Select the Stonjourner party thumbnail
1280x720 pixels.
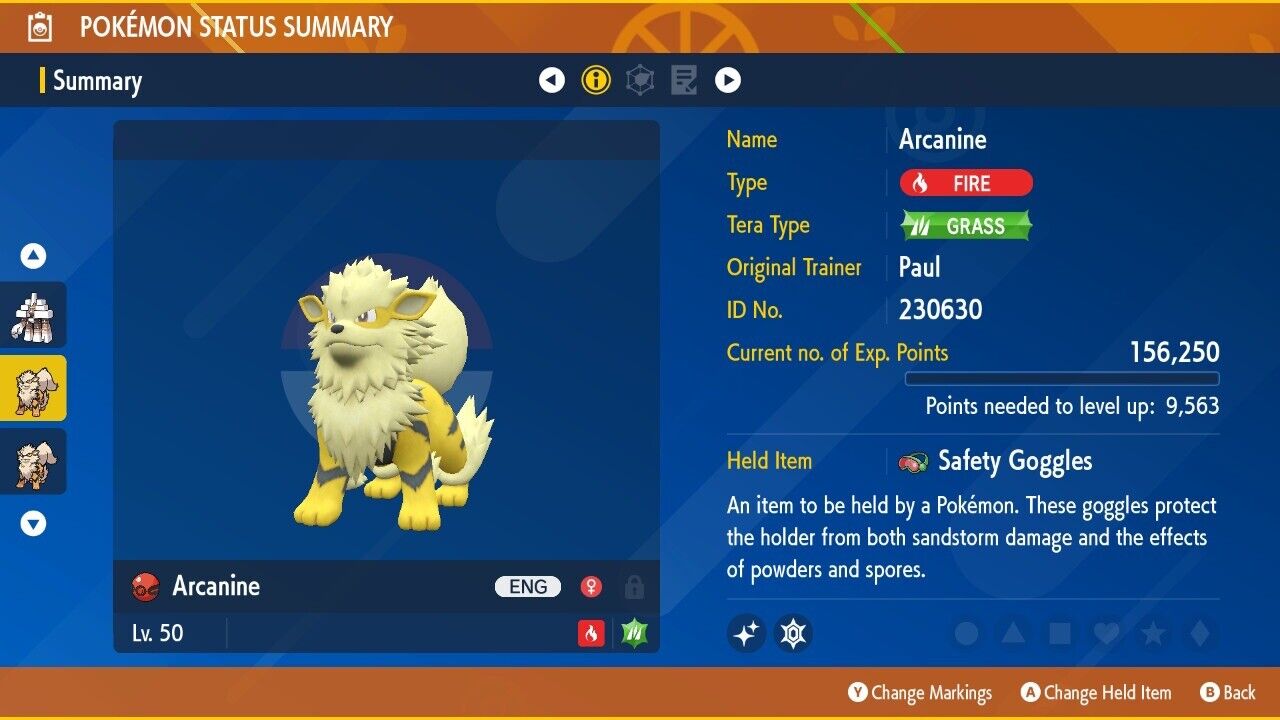point(34,315)
